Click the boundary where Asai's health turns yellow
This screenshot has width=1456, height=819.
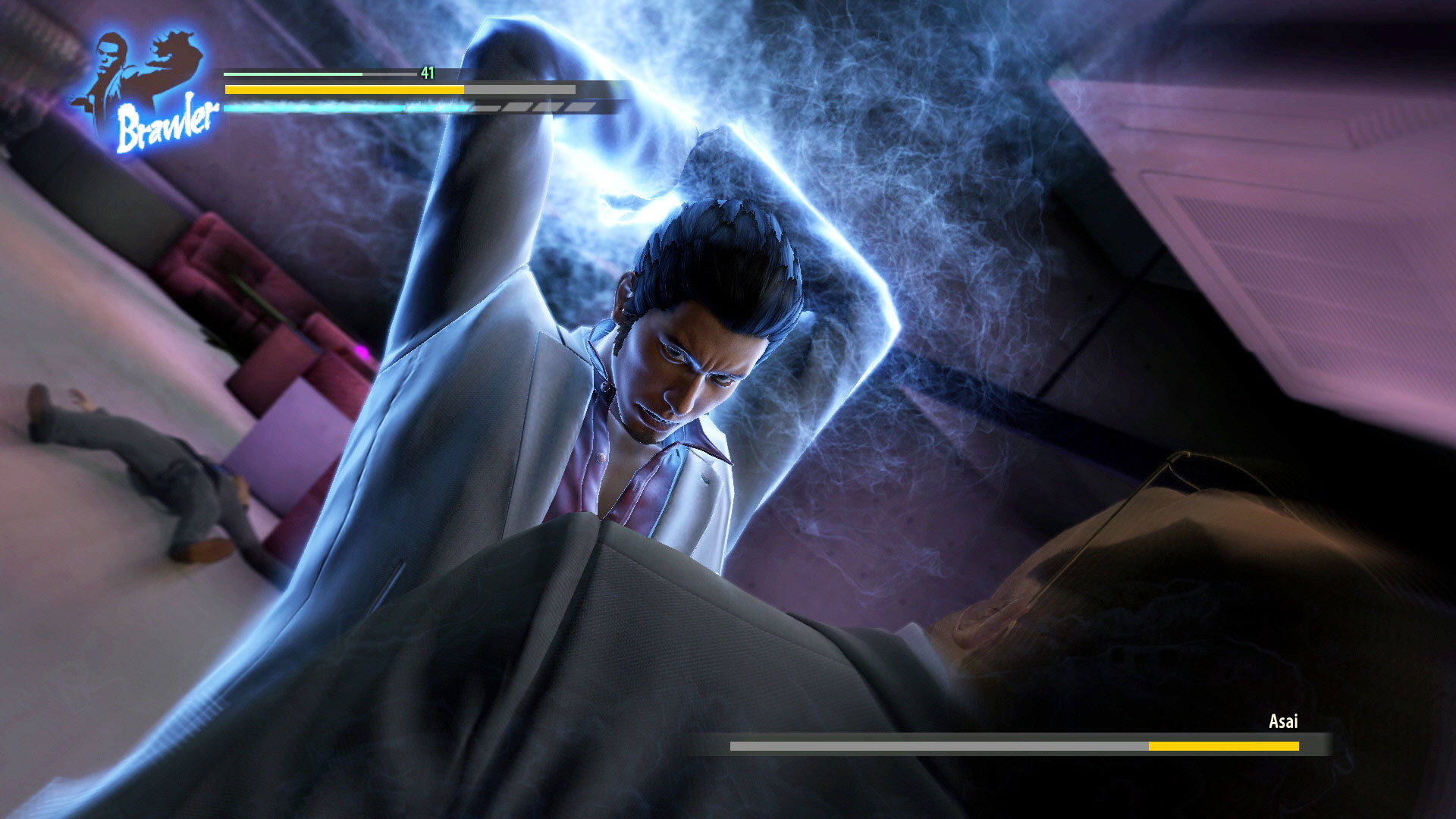(x=1150, y=746)
